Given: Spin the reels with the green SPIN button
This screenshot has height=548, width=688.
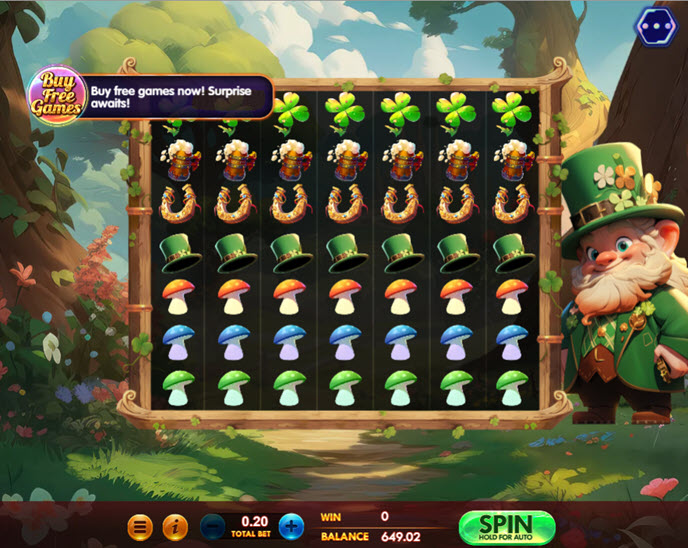Looking at the screenshot, I should point(506,526).
